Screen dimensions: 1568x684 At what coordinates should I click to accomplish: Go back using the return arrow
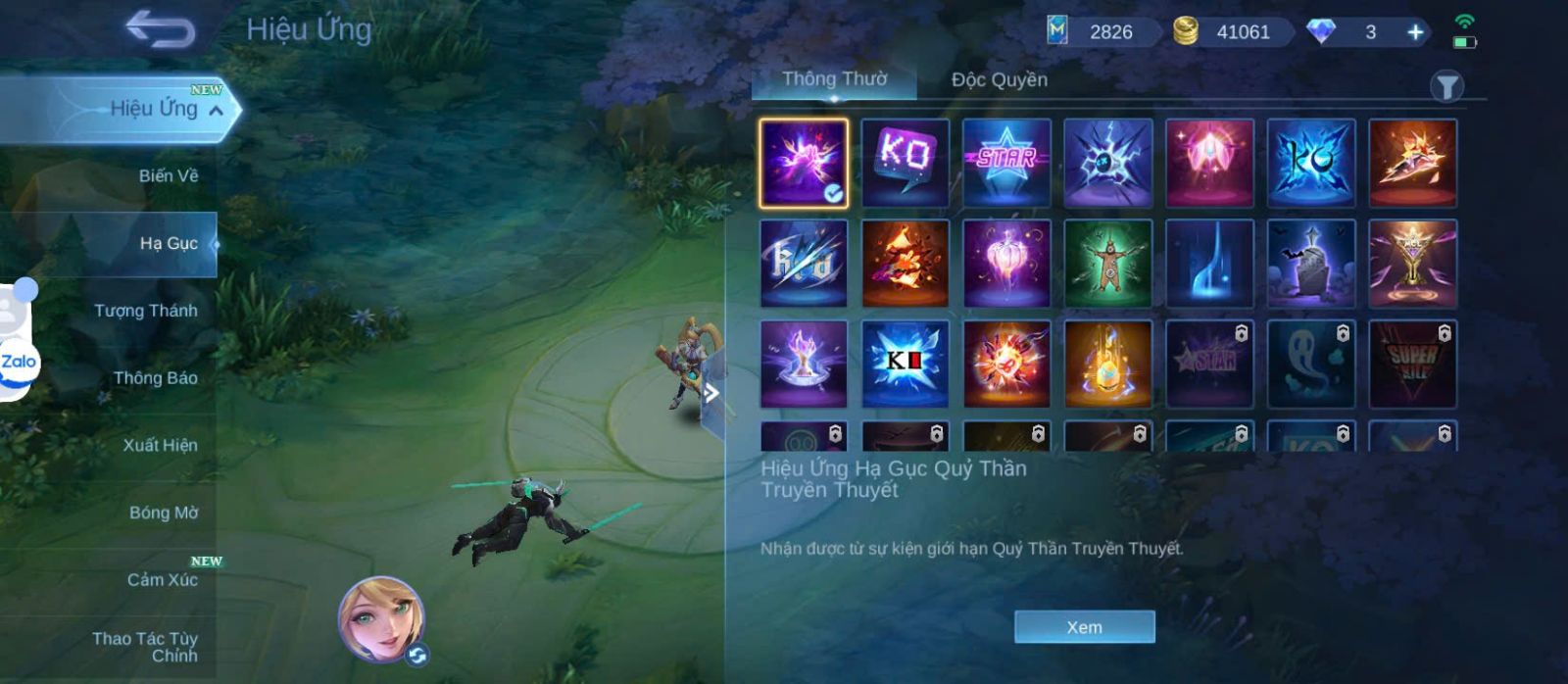pos(160,30)
